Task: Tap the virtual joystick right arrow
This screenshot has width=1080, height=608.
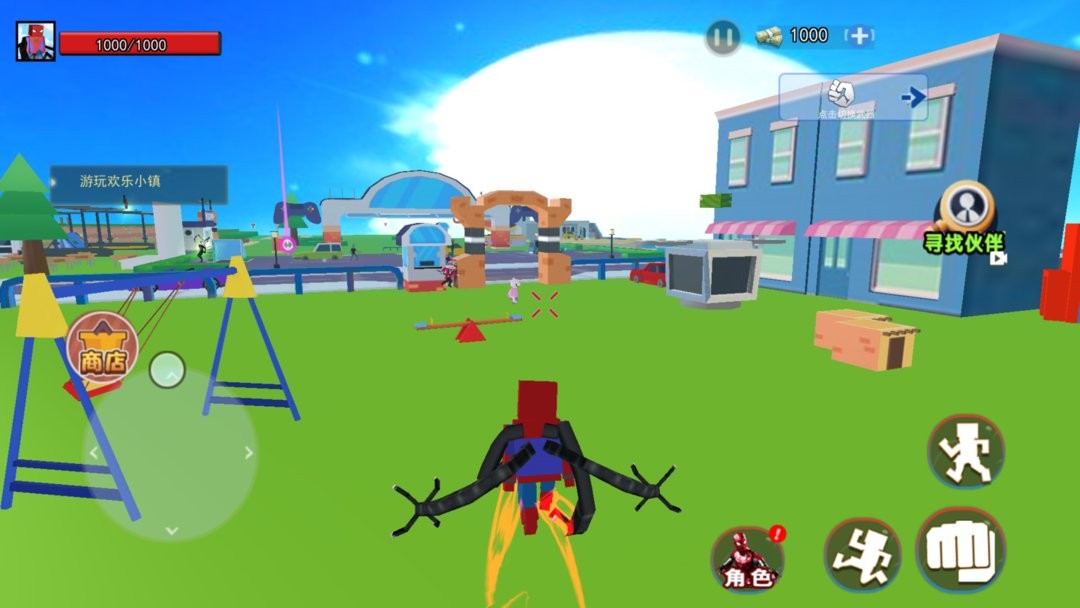Action: pos(248,453)
